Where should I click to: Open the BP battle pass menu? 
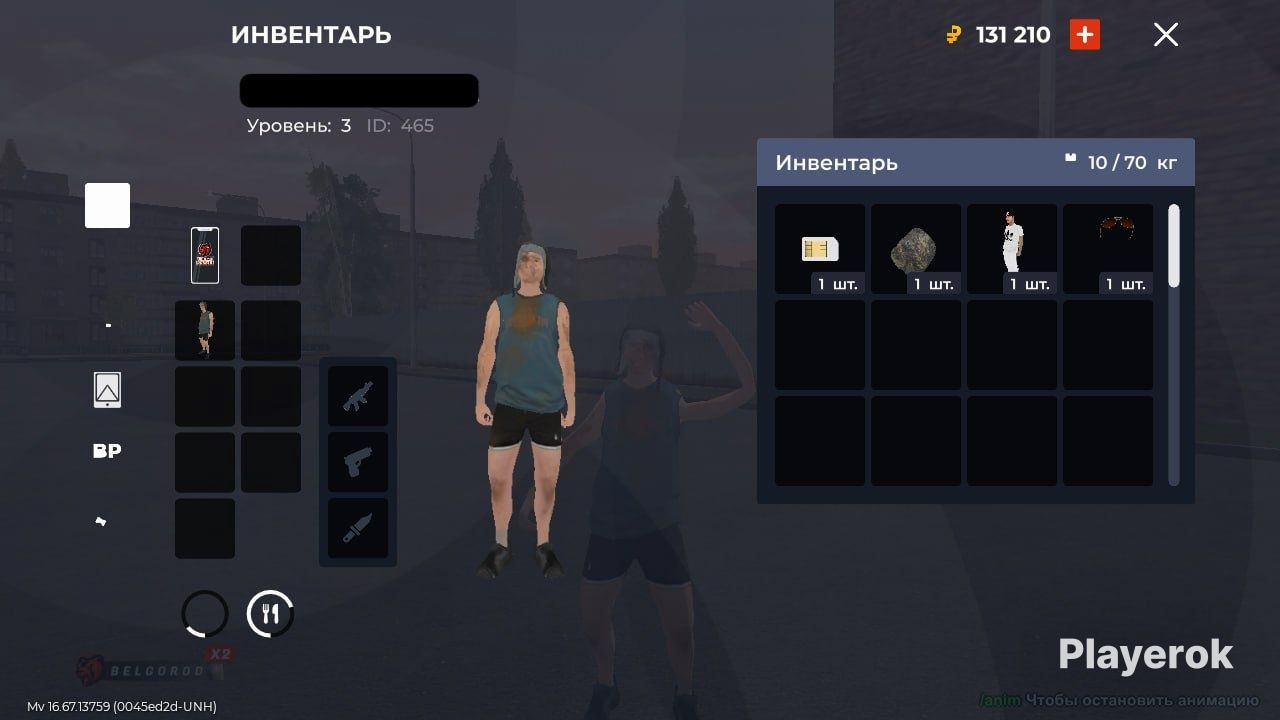(107, 451)
